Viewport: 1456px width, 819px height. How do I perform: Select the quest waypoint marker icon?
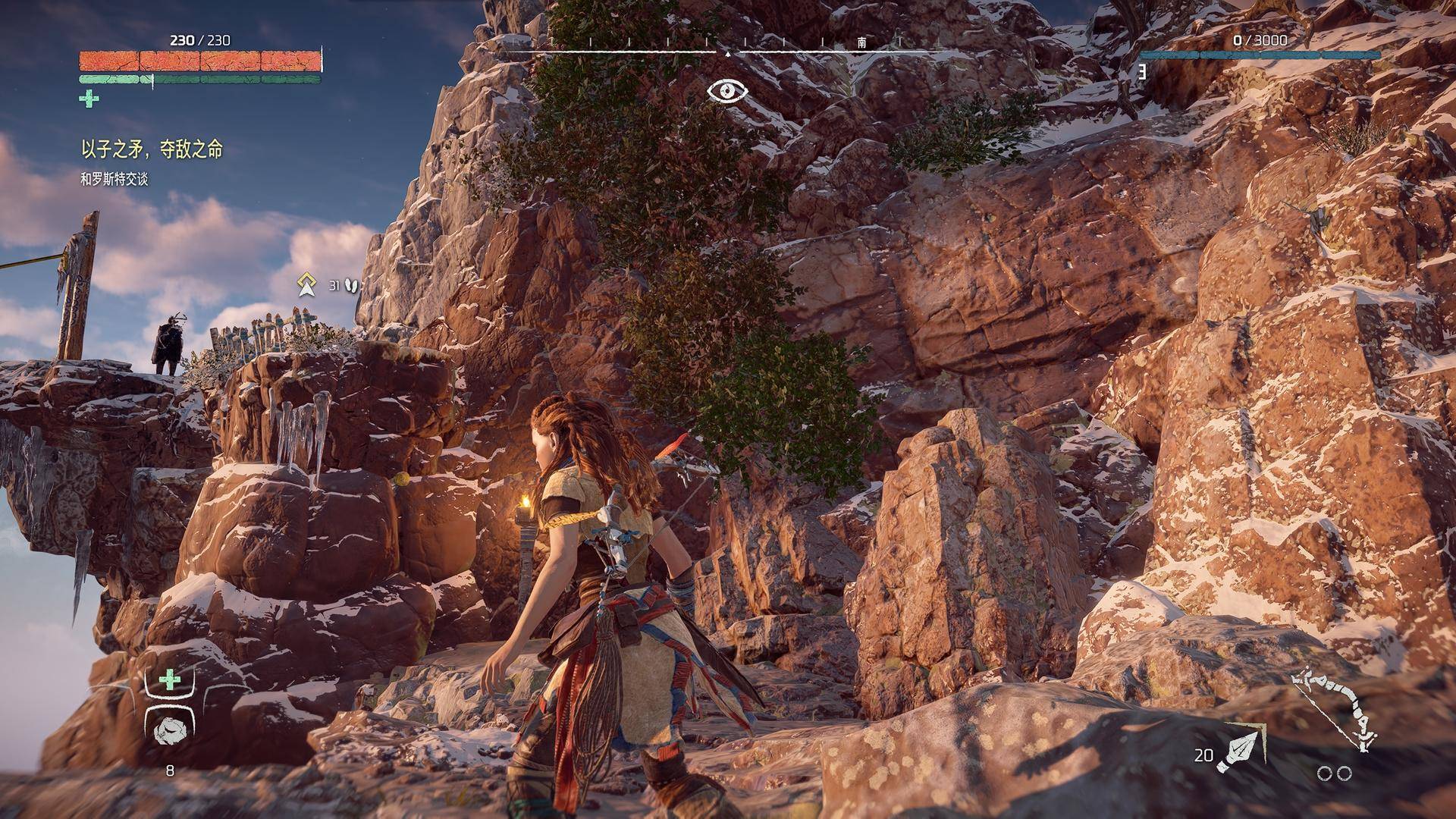(x=306, y=284)
